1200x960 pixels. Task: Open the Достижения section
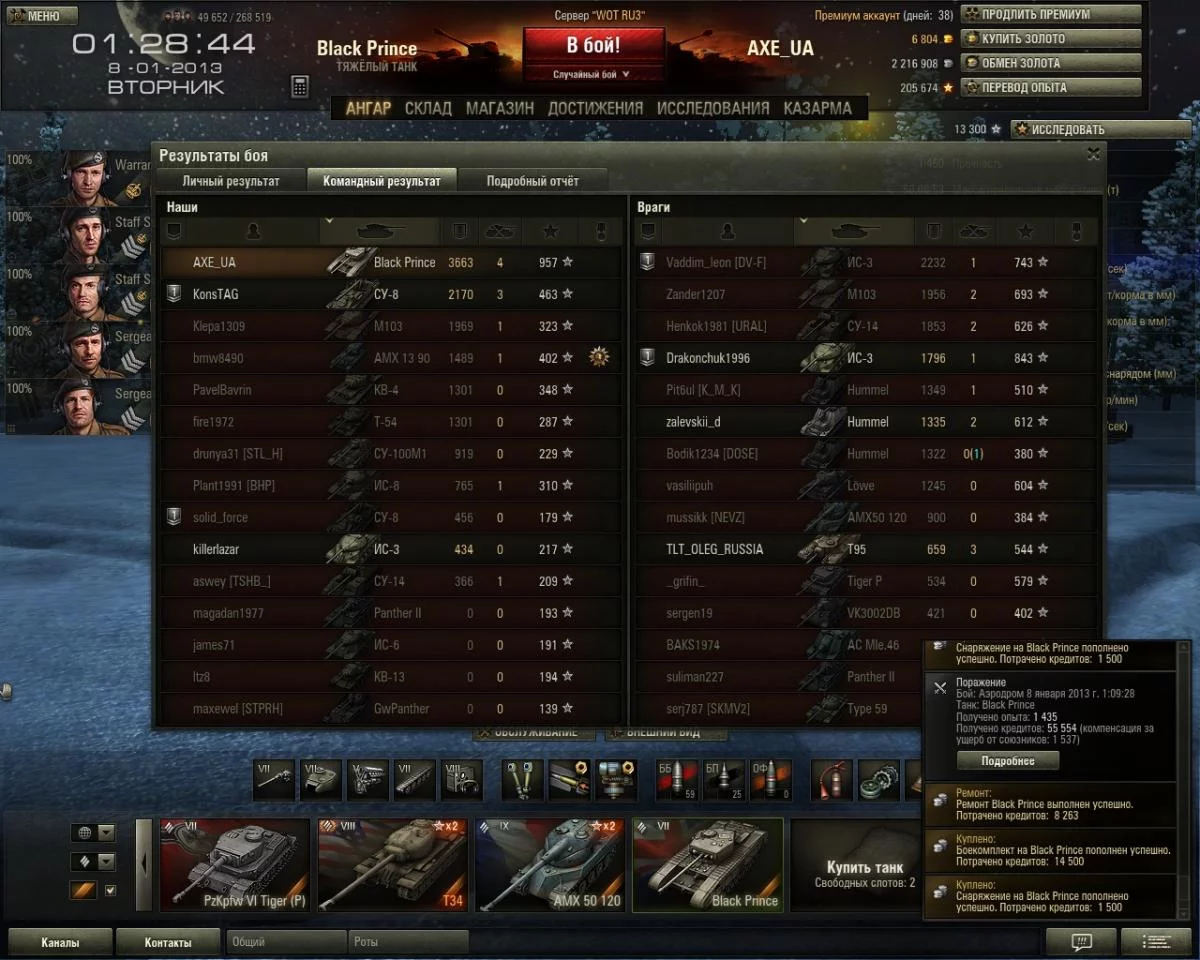(x=595, y=108)
